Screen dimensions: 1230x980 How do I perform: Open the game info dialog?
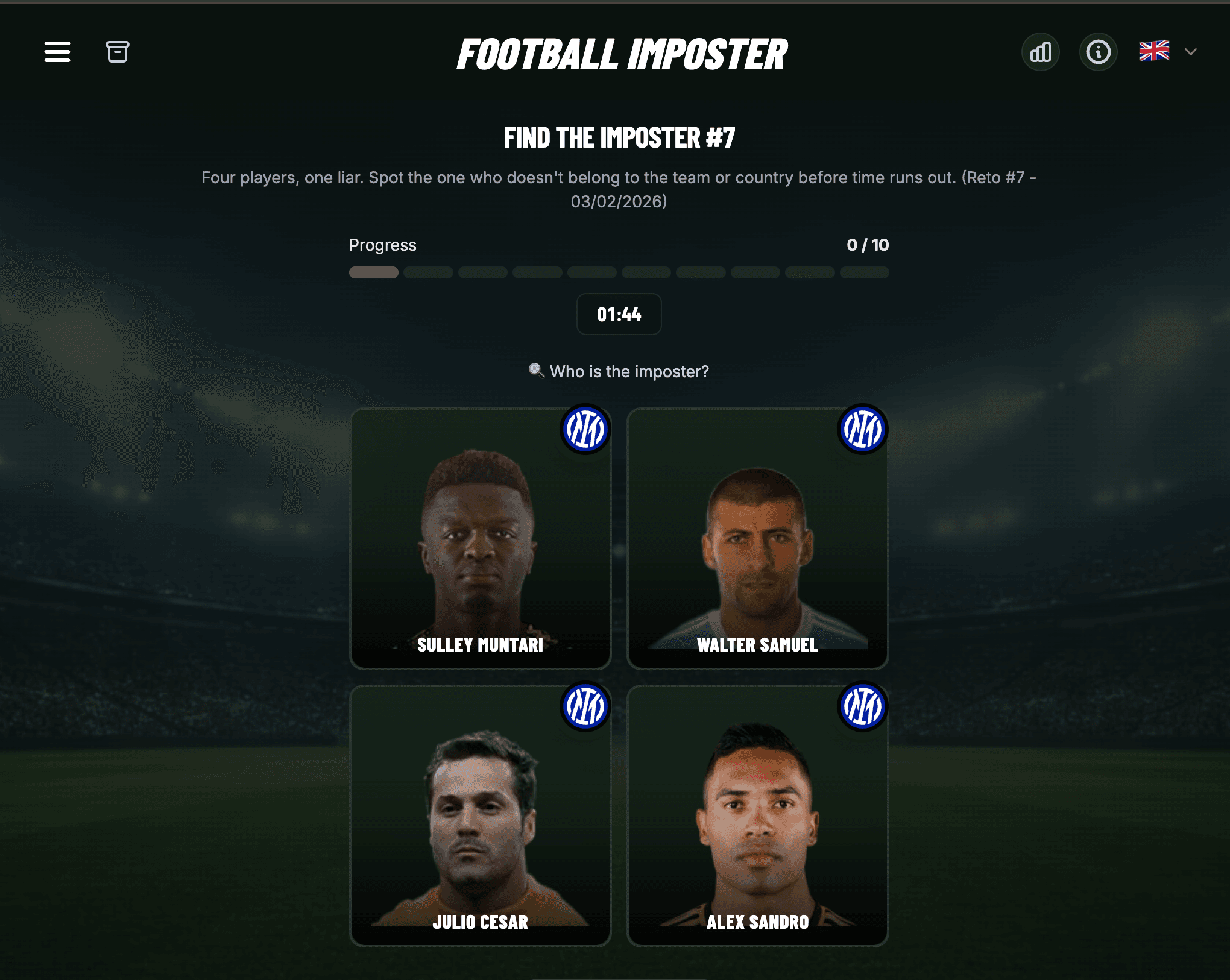pos(1098,52)
